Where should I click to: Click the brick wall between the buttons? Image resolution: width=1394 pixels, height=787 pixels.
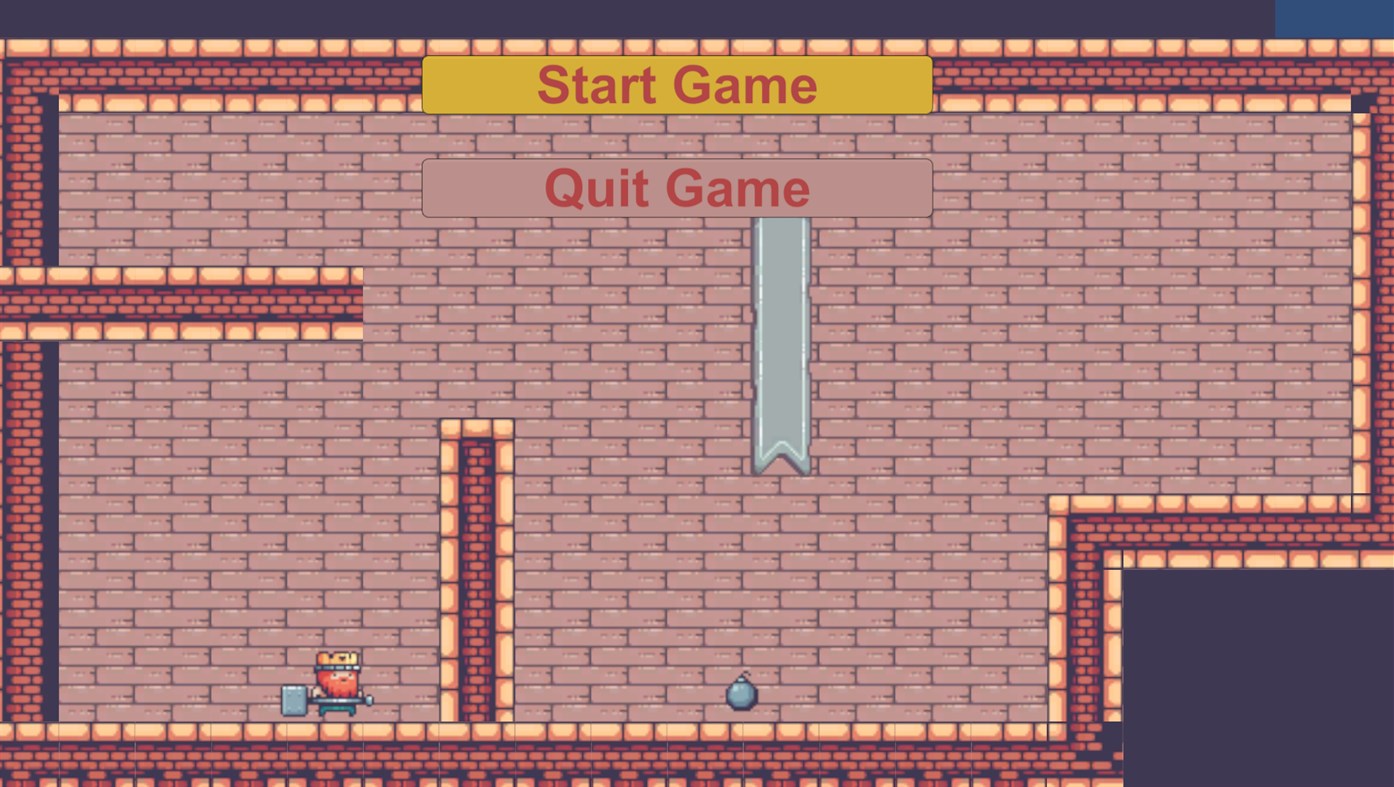tap(677, 135)
